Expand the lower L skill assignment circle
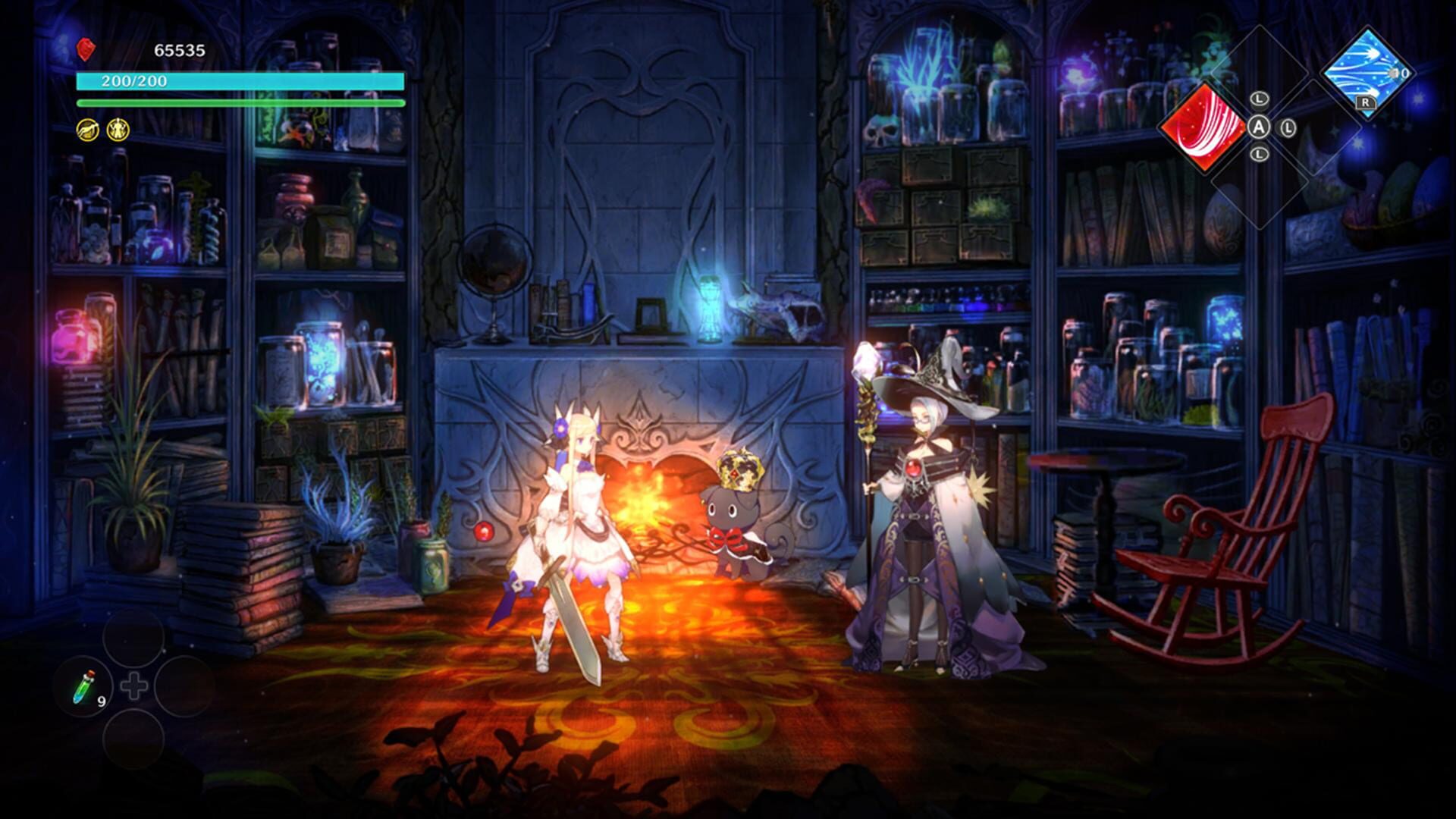The width and height of the screenshot is (1456, 819). coord(1259,154)
